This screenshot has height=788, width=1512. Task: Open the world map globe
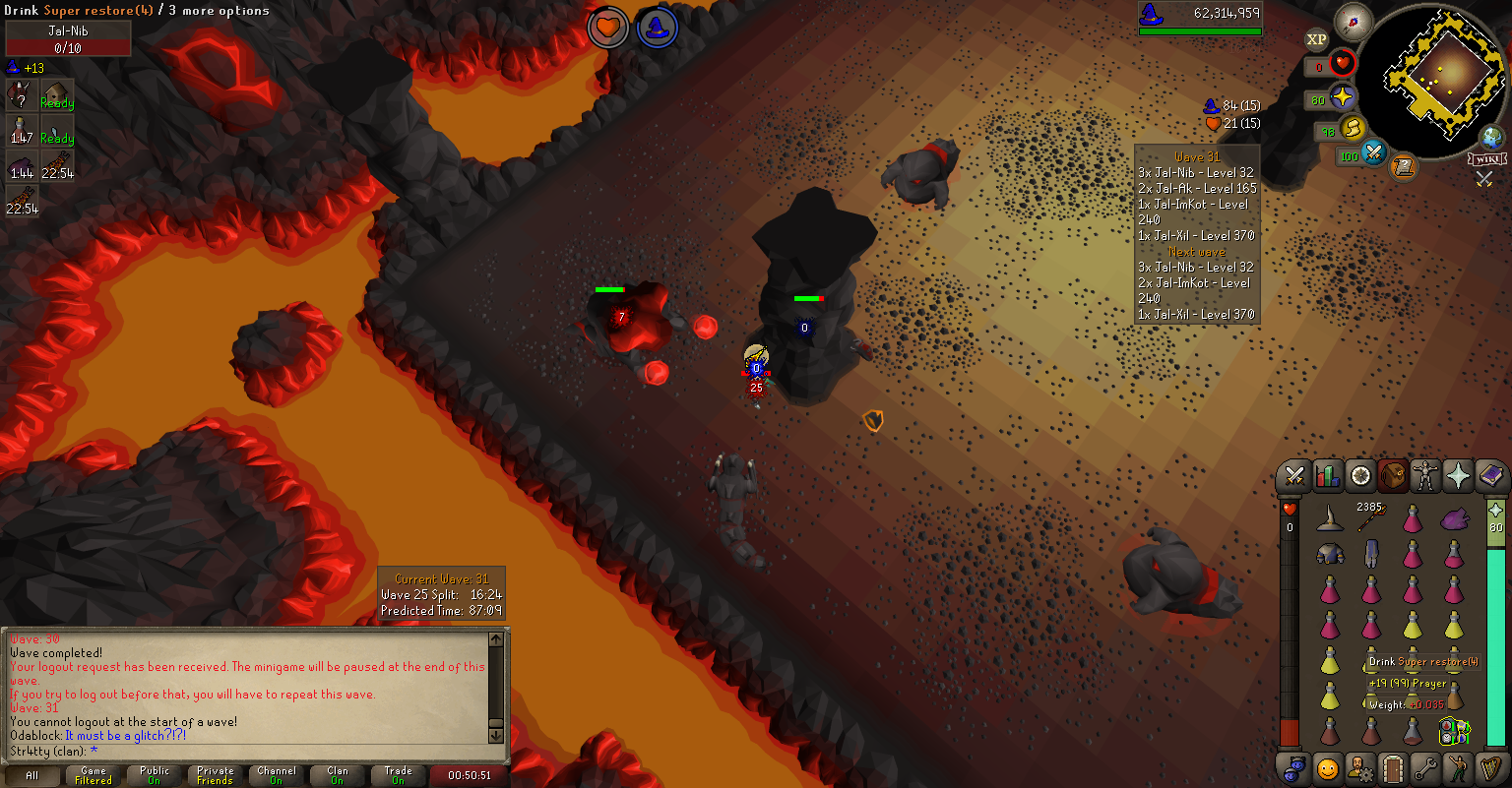click(1492, 137)
